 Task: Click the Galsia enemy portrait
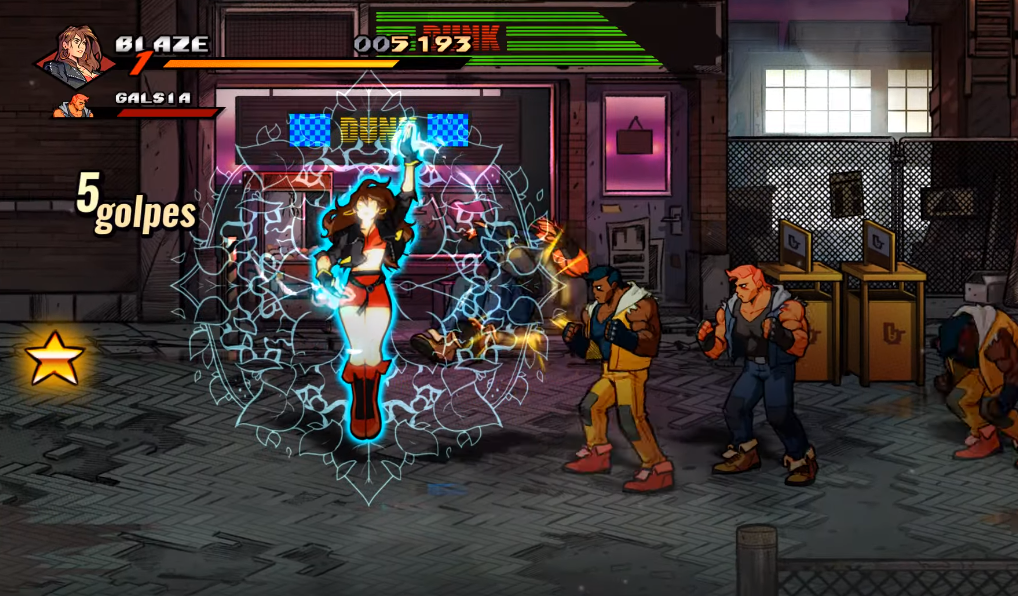(77, 104)
